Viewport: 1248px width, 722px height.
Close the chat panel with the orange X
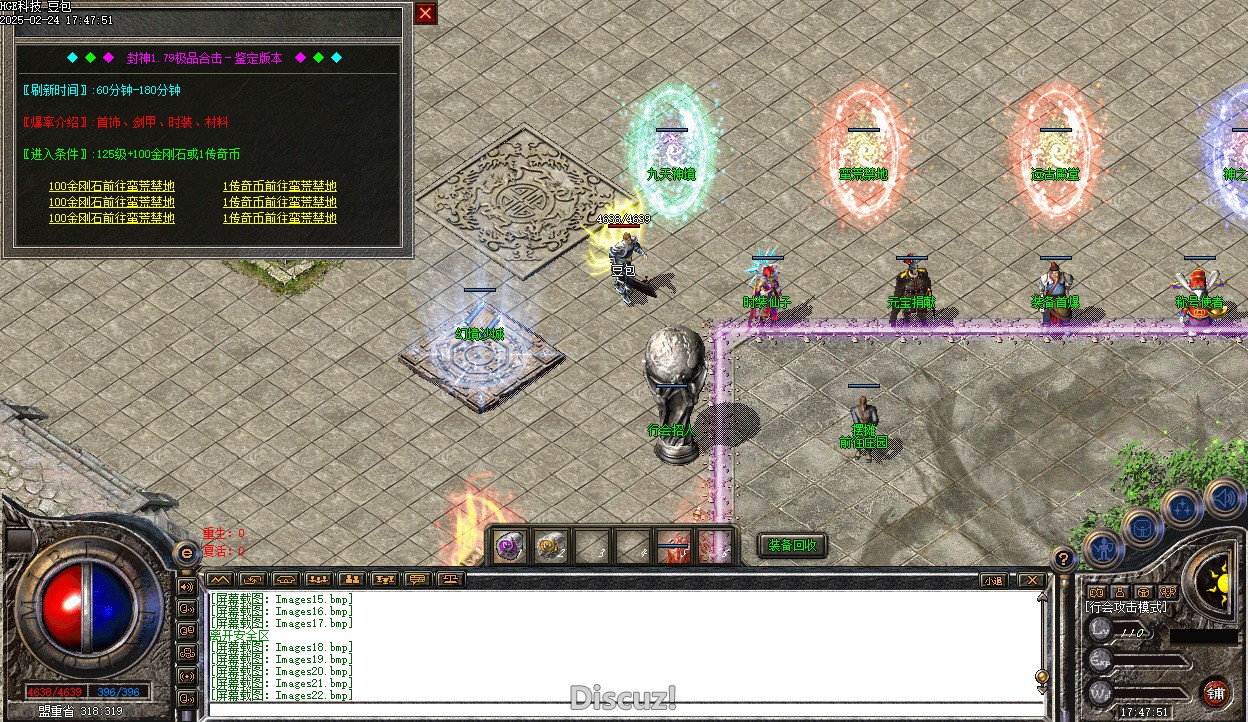pyautogui.click(x=1029, y=580)
